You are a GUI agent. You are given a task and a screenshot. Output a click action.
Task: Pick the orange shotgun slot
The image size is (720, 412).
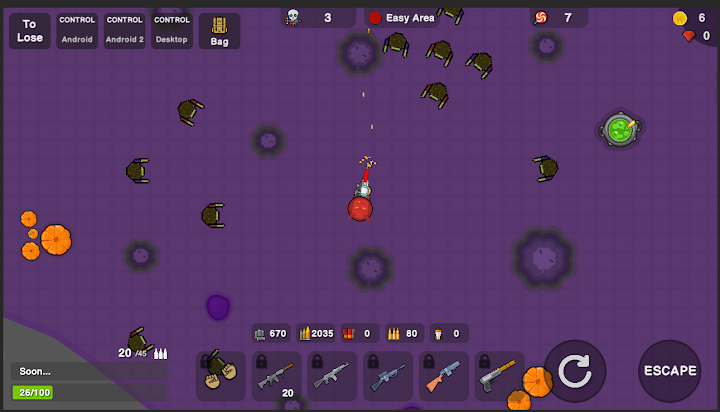(444, 375)
